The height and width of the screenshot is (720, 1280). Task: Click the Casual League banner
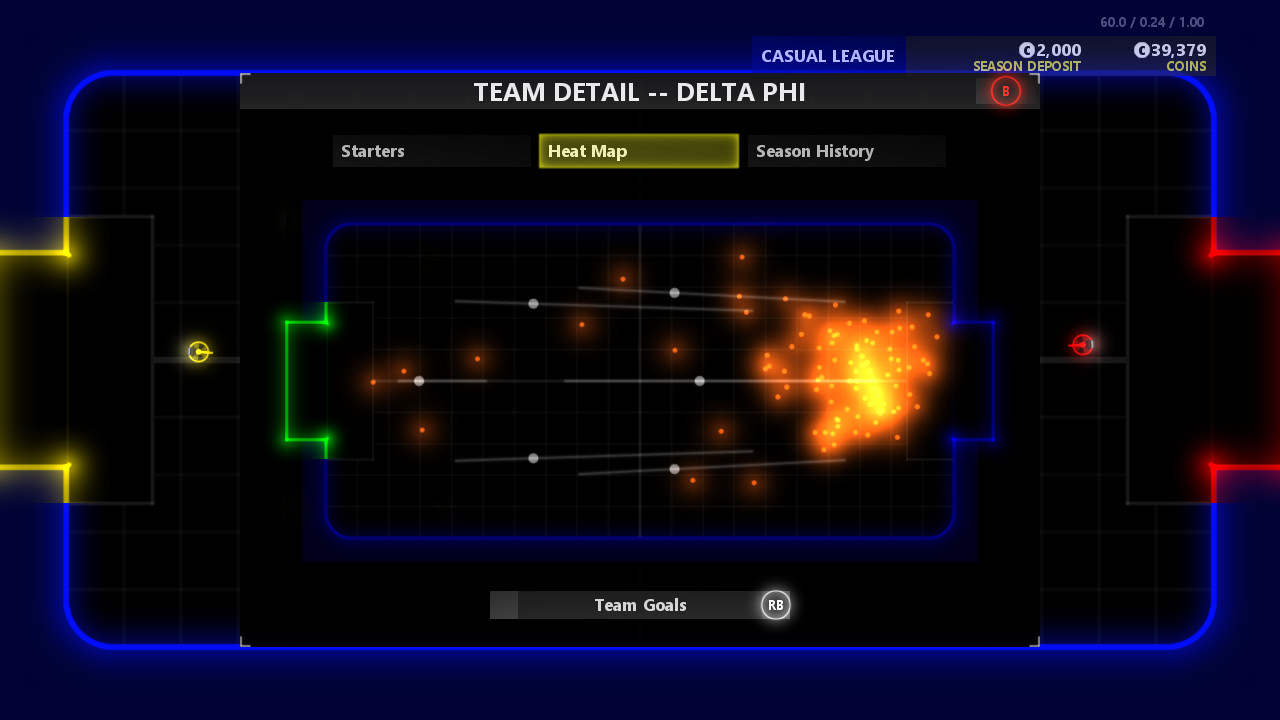click(828, 56)
